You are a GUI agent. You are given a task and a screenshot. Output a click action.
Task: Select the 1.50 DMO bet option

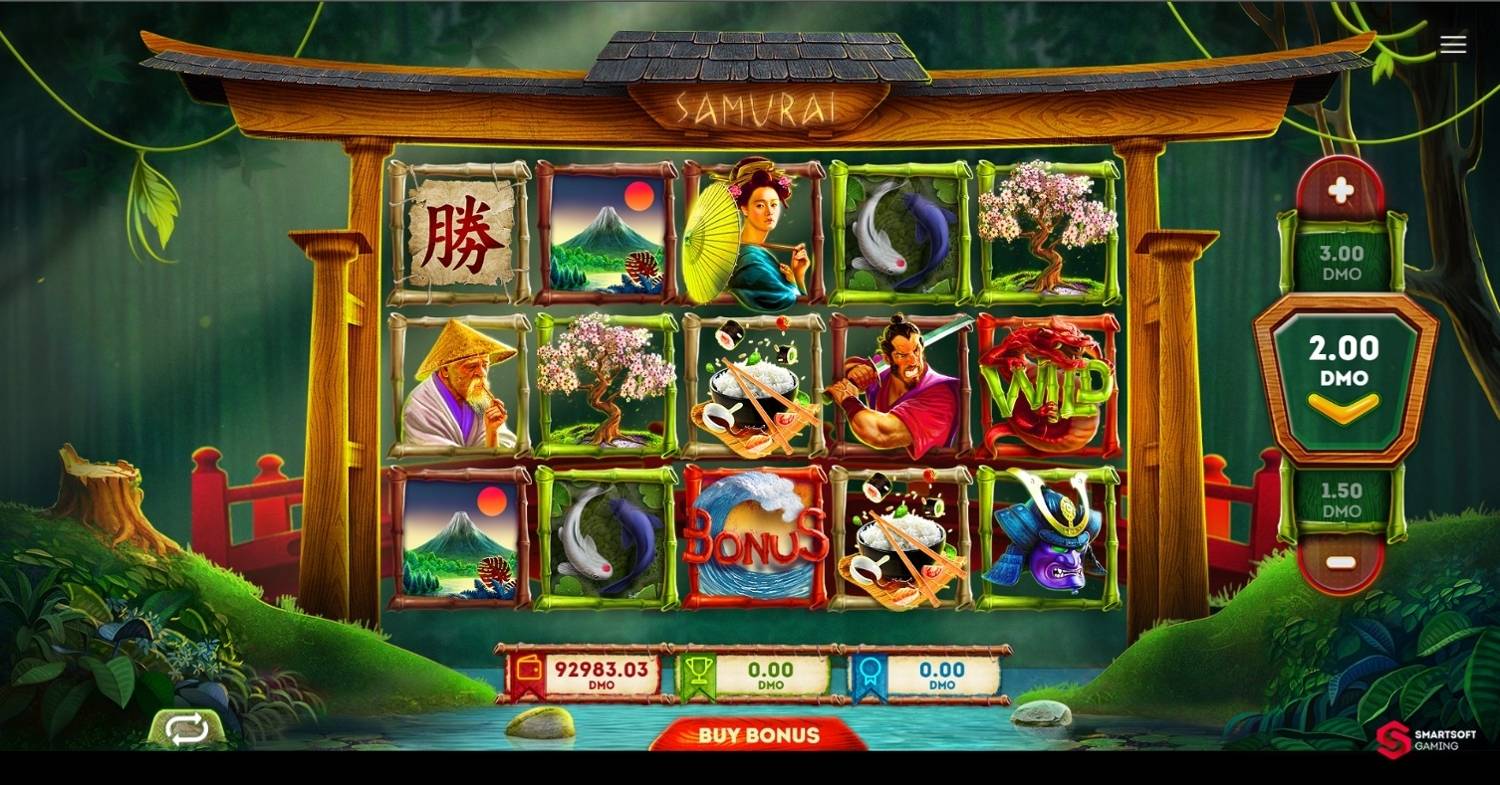[1341, 501]
